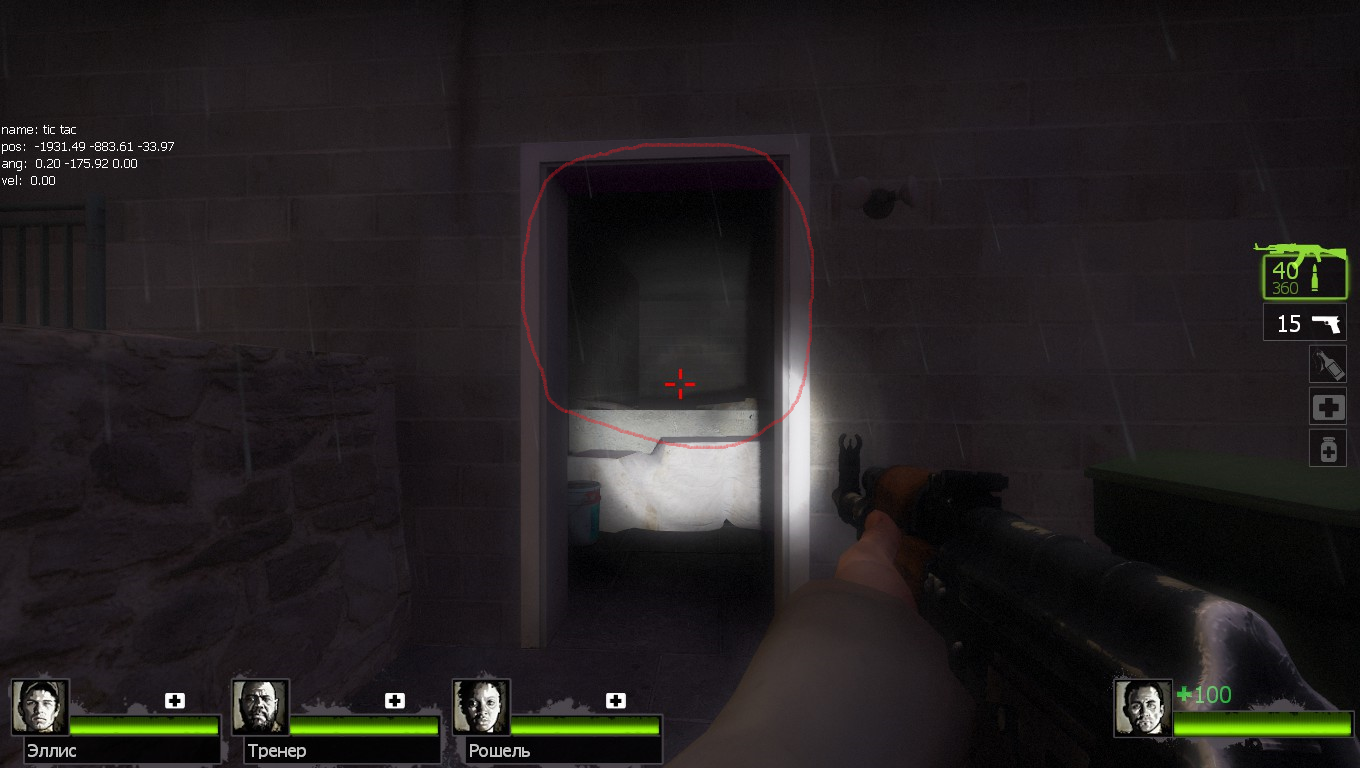Click Rochelle's teammate portrait
Viewport: 1360px width, 768px height.
coord(482,708)
